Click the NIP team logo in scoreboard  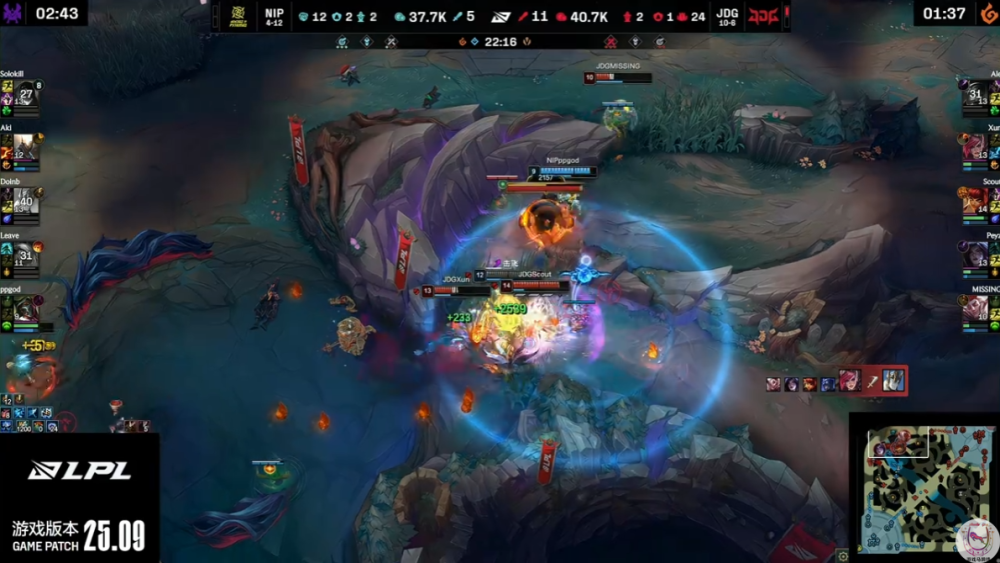[x=239, y=16]
